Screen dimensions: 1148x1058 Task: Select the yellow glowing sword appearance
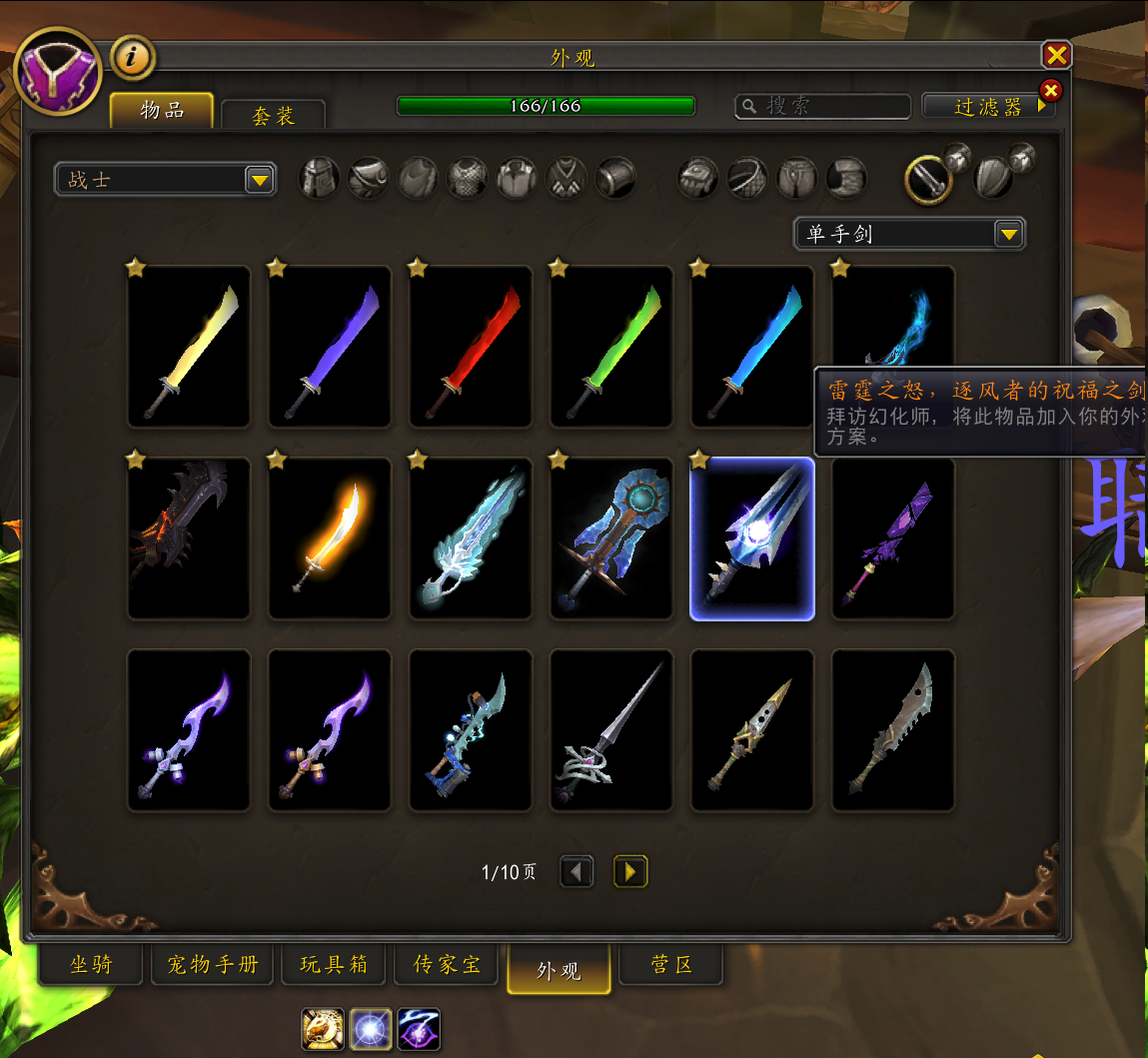tap(189, 347)
